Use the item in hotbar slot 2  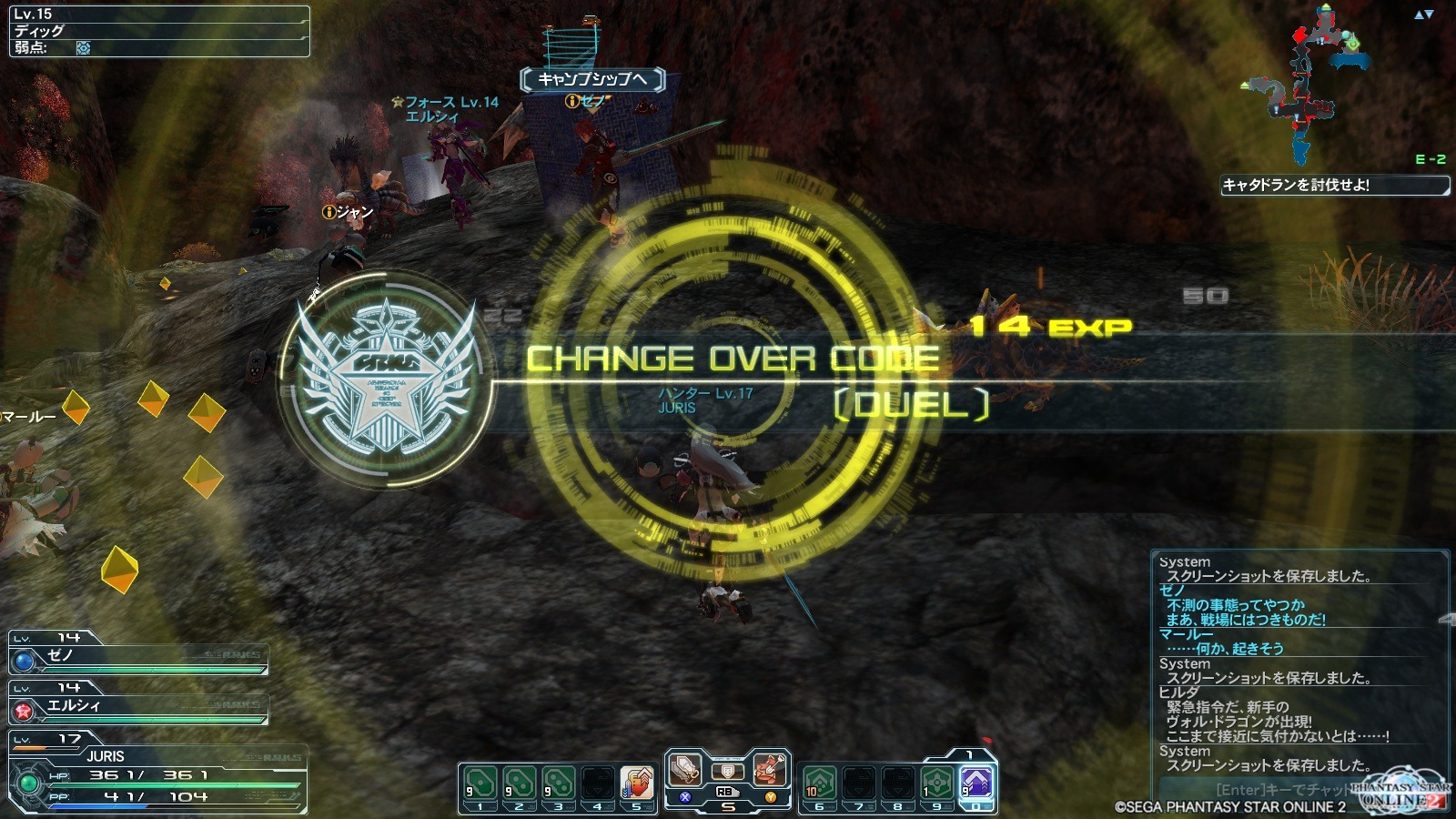tap(519, 784)
